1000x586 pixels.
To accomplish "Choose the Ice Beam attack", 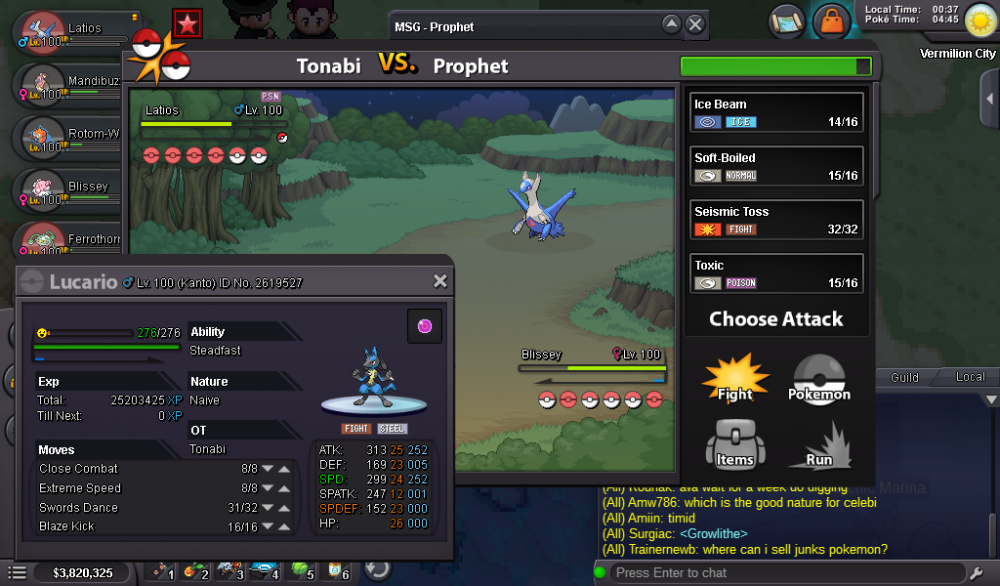I will point(777,112).
